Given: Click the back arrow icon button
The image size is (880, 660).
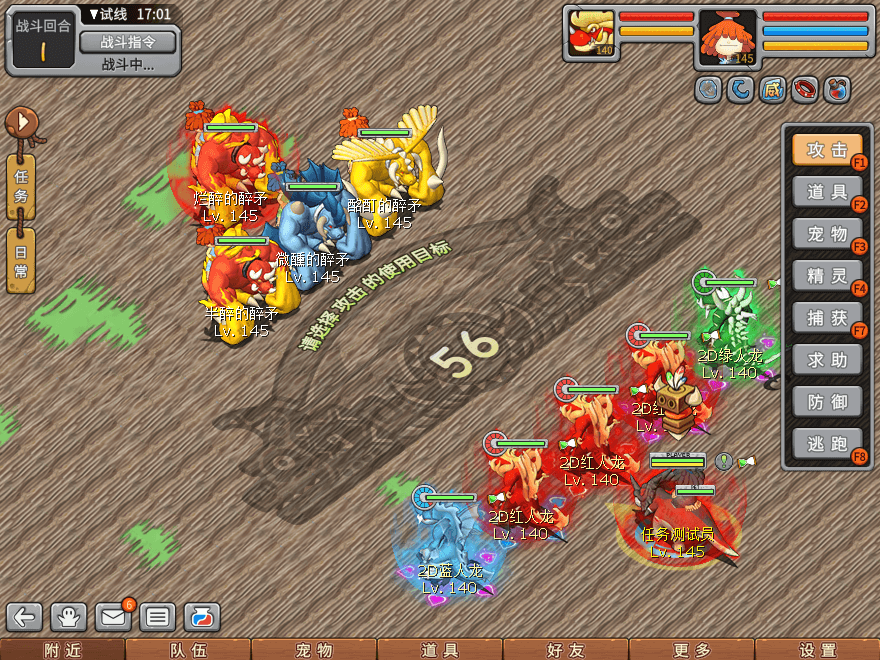Looking at the screenshot, I should (x=26, y=617).
